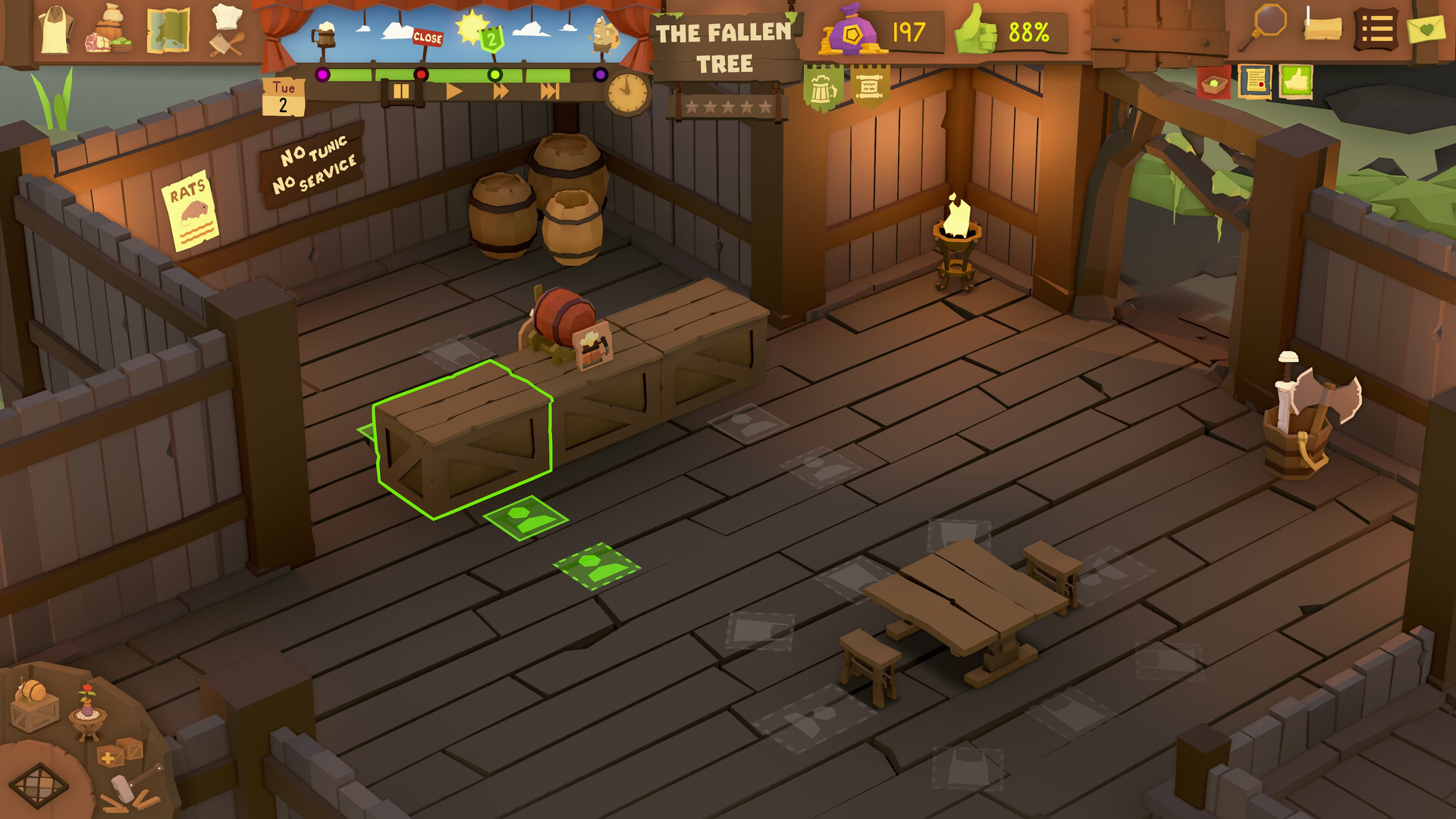
Task: Select the crates supply category
Action: tap(120, 754)
